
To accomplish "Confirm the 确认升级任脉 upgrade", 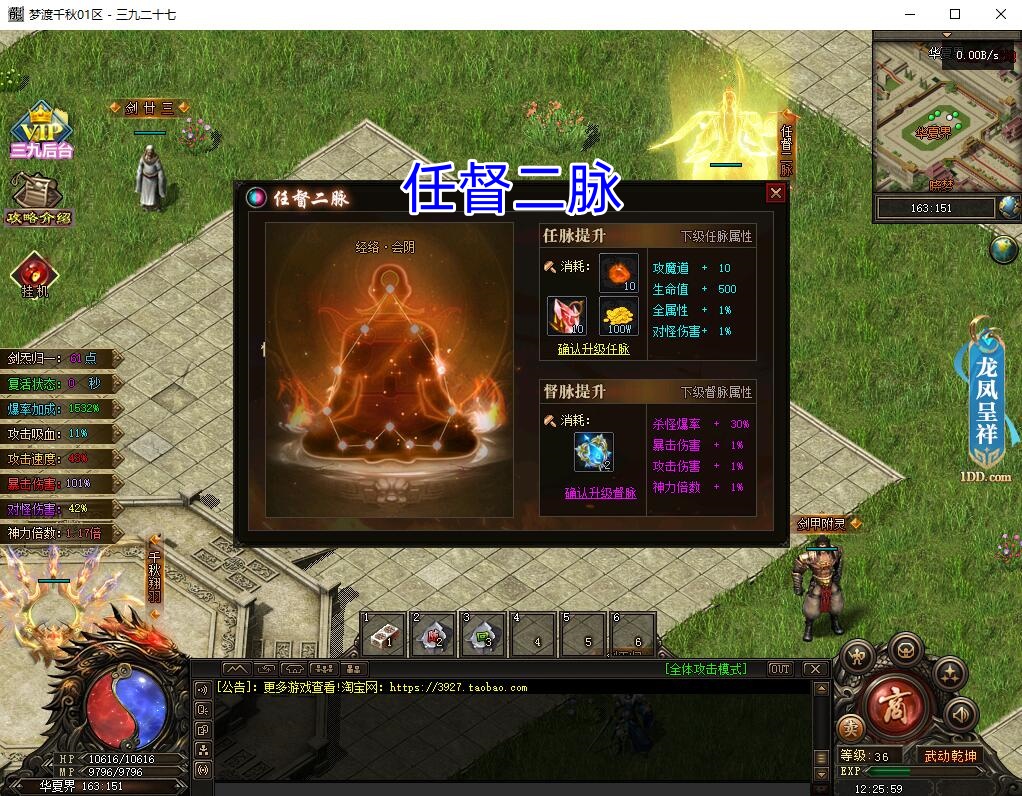I will click(593, 349).
